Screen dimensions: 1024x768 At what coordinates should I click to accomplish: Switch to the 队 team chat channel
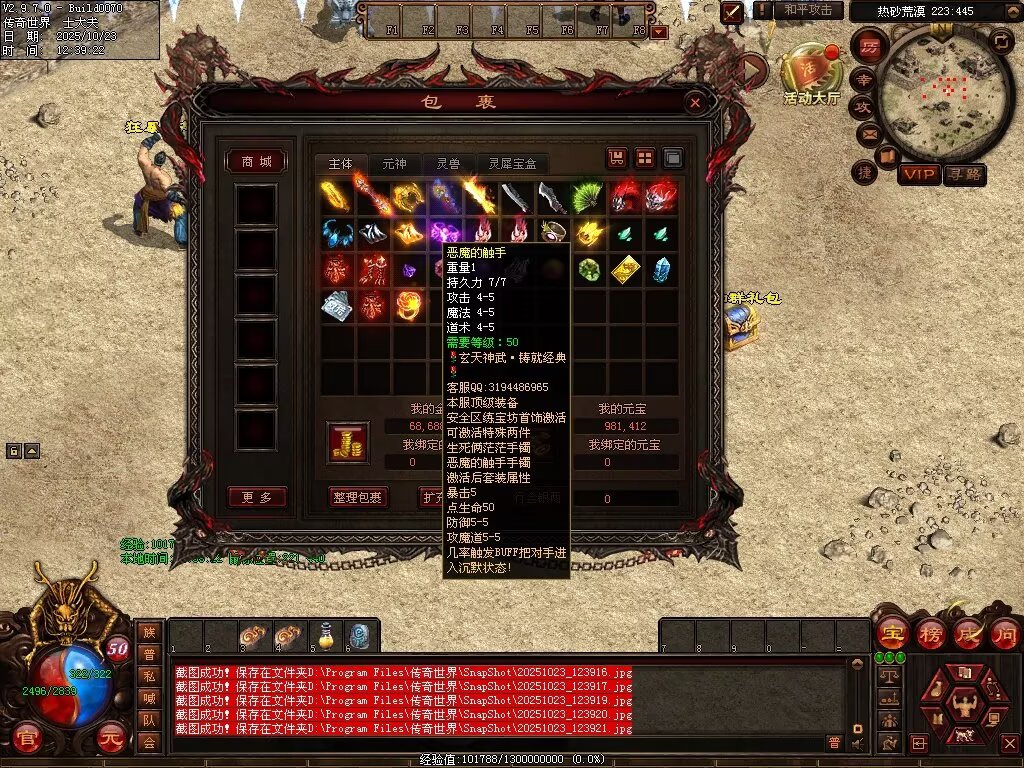tap(149, 719)
